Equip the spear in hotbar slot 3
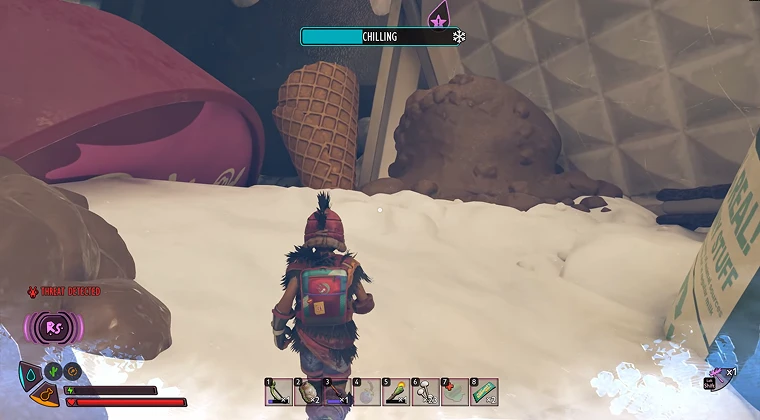Screen dimensions: 760x420 pos(337,392)
